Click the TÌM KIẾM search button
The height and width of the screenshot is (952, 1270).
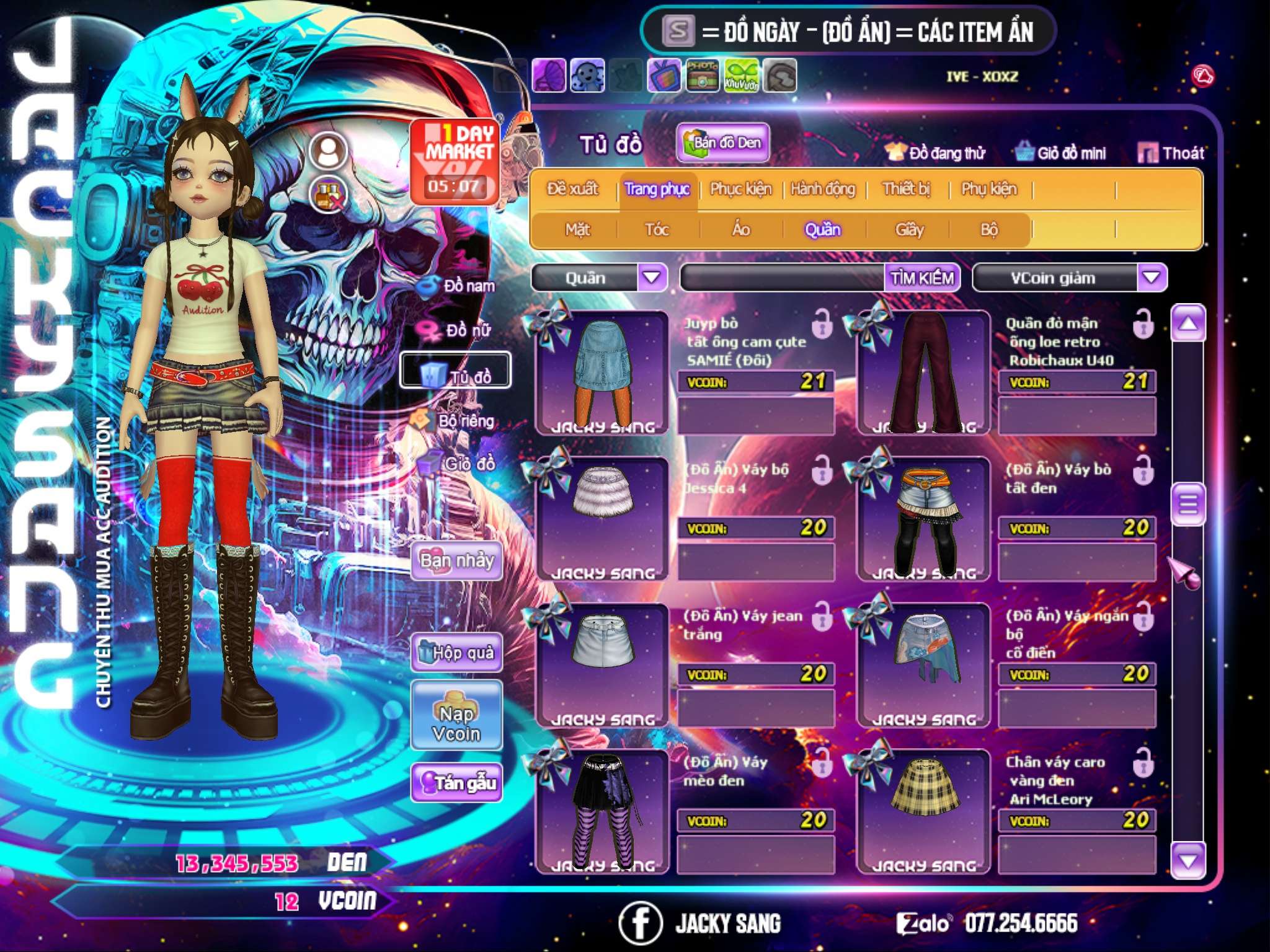tap(922, 278)
